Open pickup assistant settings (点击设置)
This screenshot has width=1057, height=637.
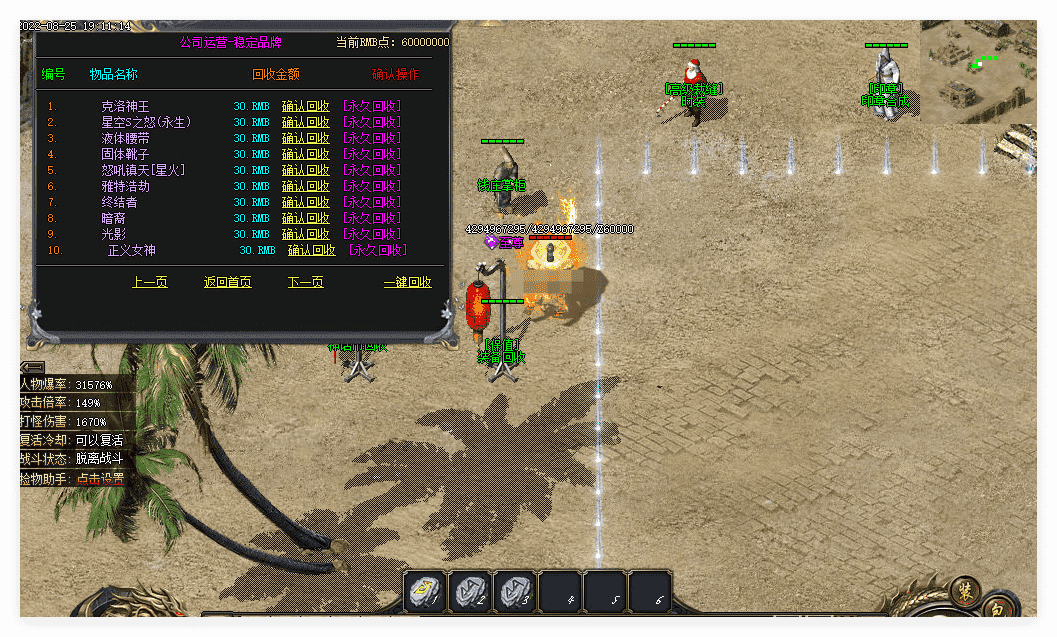point(100,479)
